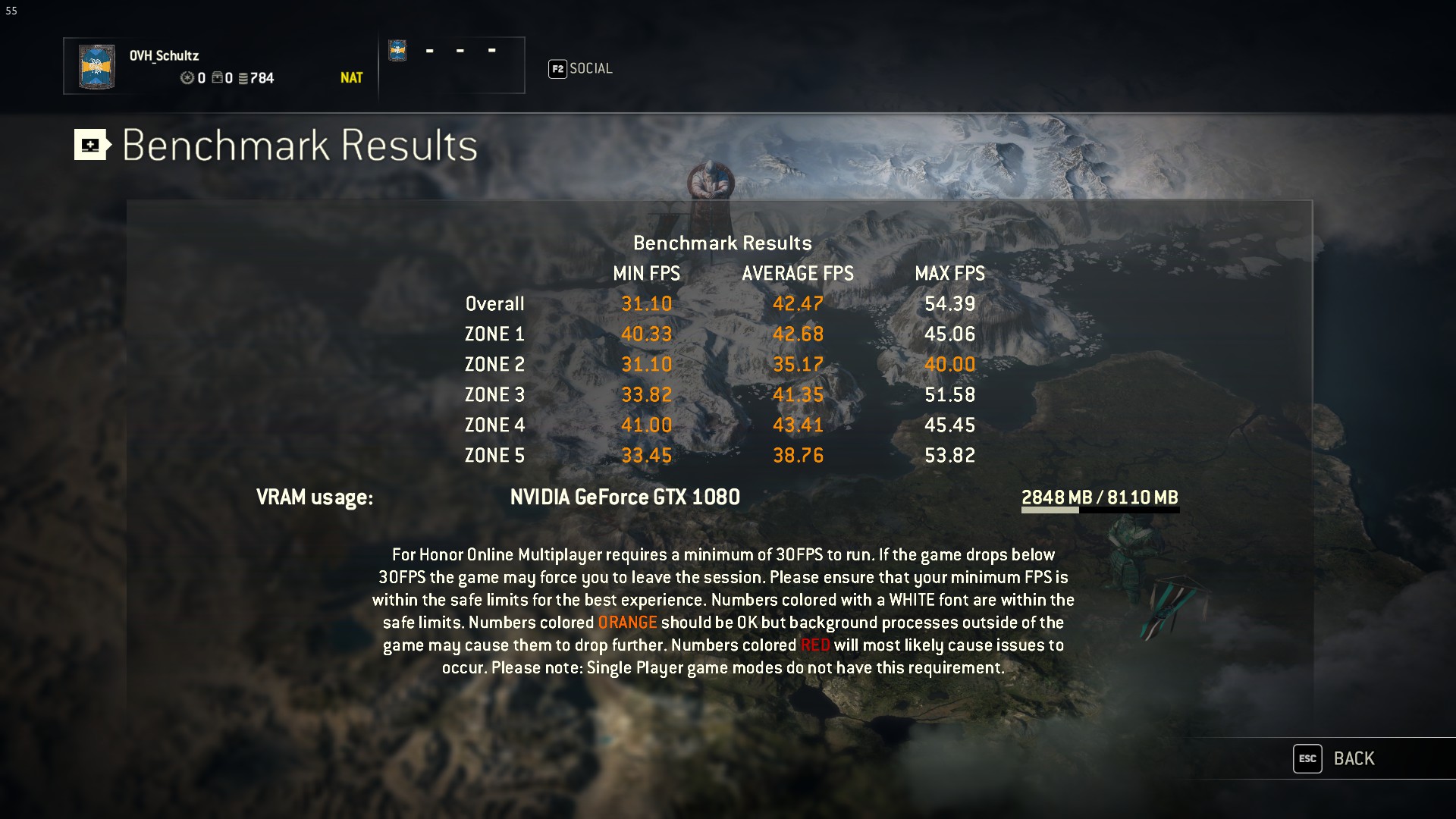Viewport: 1456px width, 819px height.
Task: Open OVH_Schultz player profile card
Action: [x=219, y=66]
